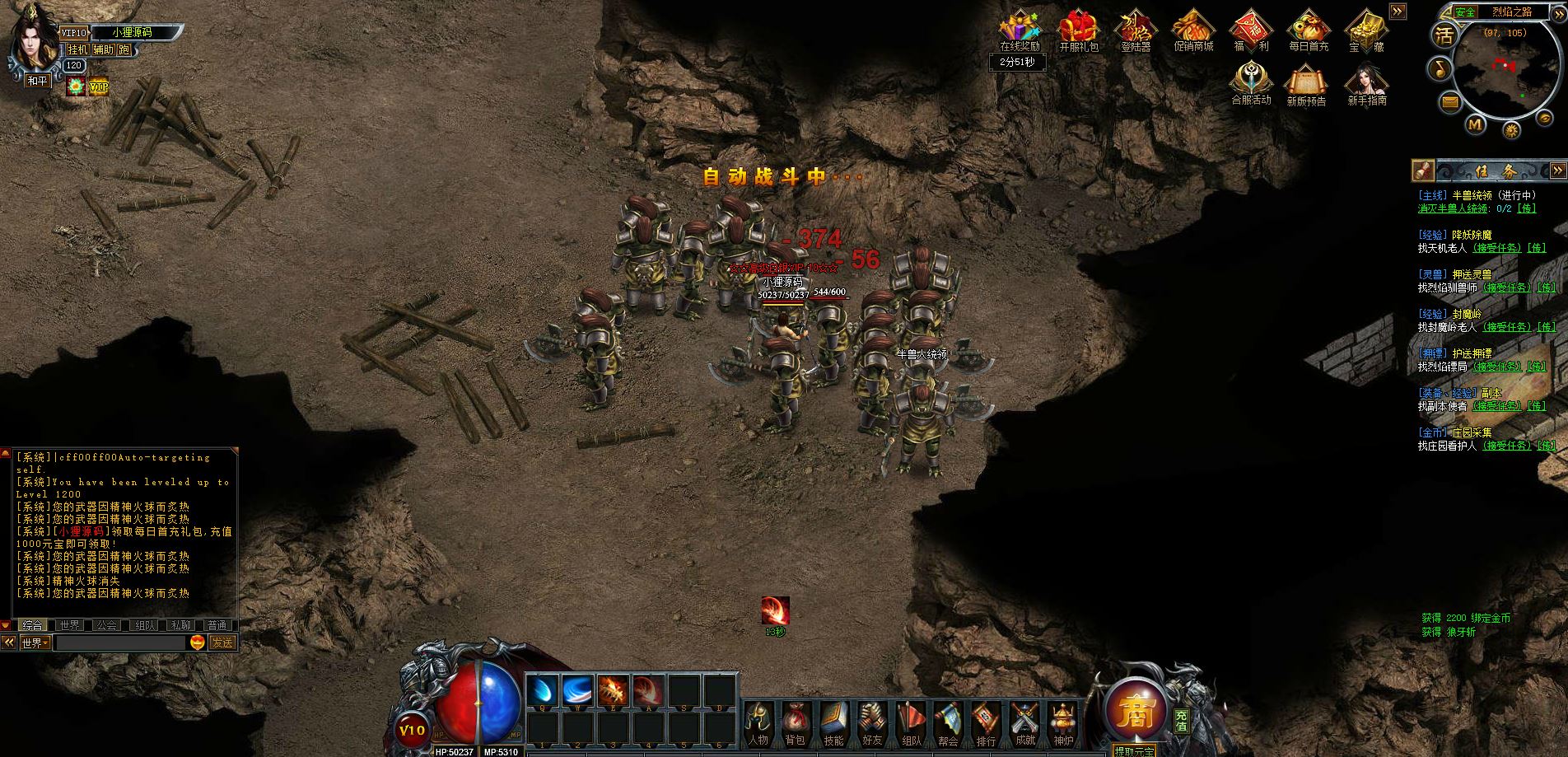Open the 人物 character panel
Viewport: 1568px width, 757px height.
[x=758, y=722]
